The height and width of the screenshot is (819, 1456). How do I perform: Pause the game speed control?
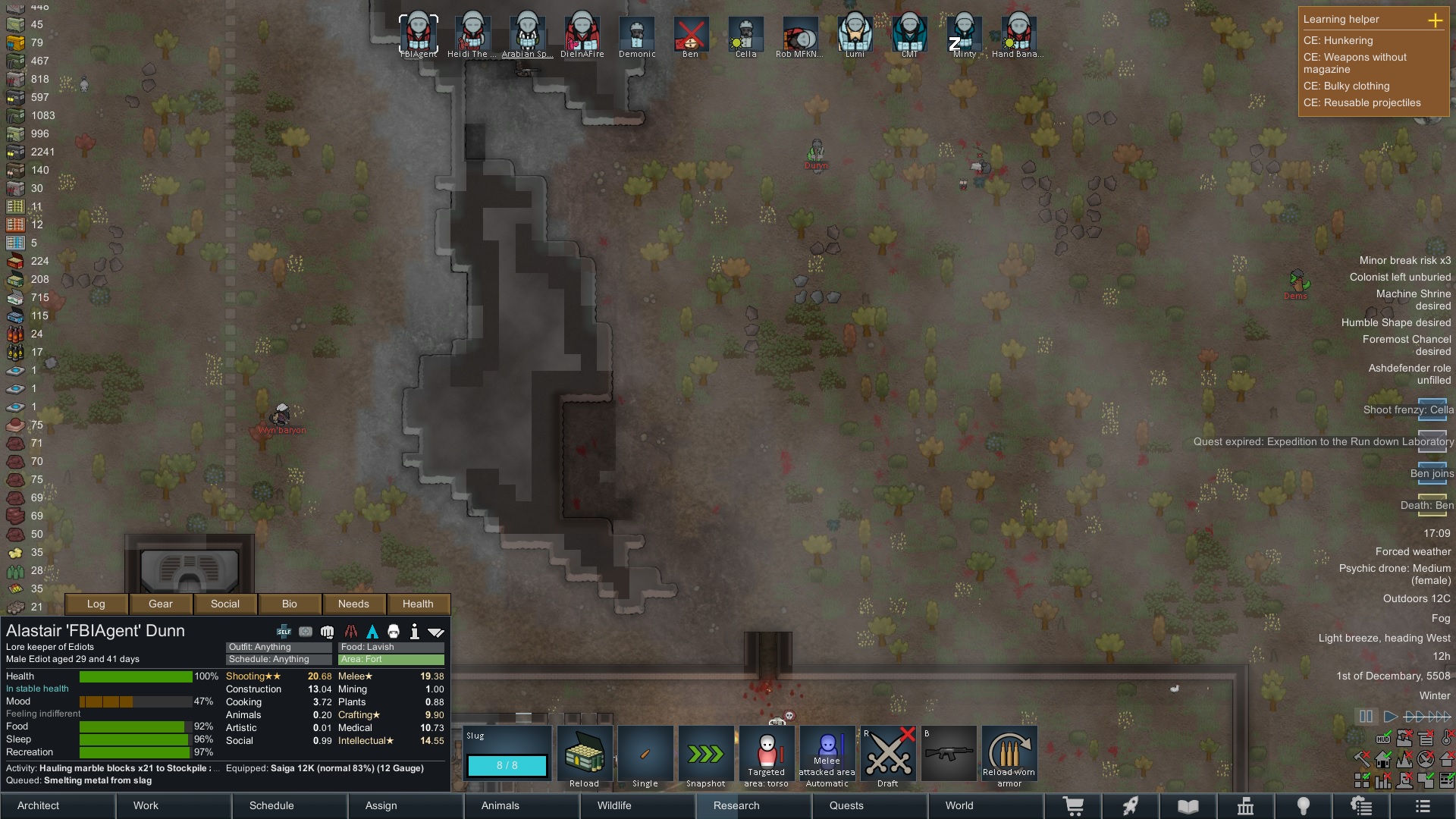pos(1366,716)
